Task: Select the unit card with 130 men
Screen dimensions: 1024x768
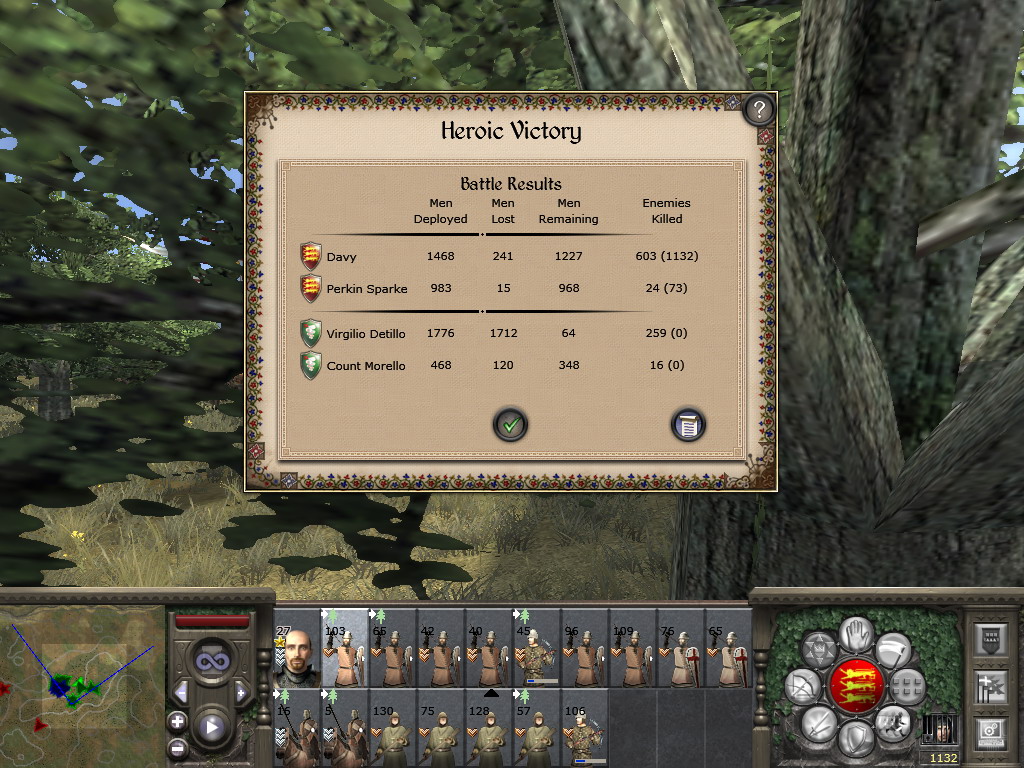Action: (x=393, y=728)
